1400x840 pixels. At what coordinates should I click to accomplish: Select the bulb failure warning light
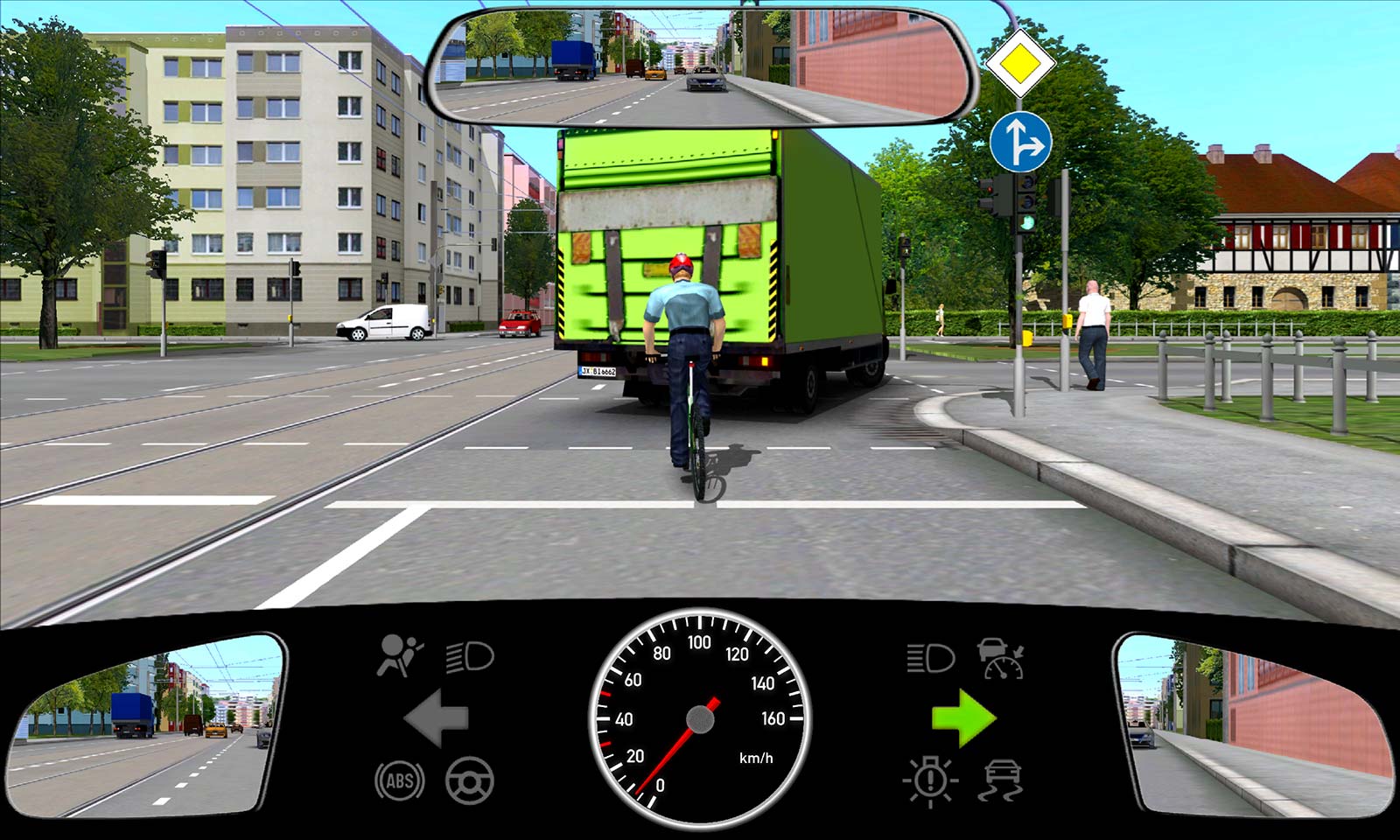tap(930, 780)
